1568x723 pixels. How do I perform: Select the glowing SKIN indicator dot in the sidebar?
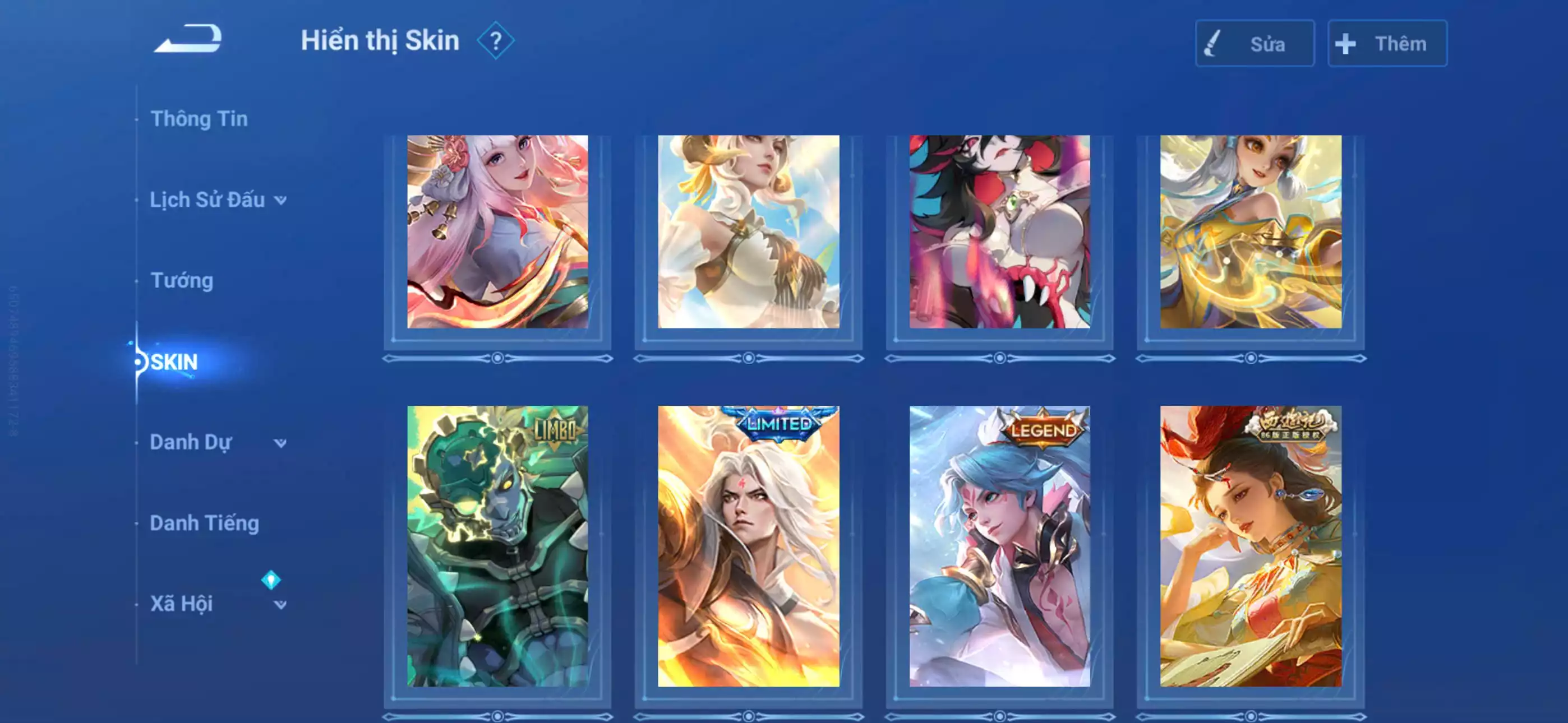coord(139,361)
